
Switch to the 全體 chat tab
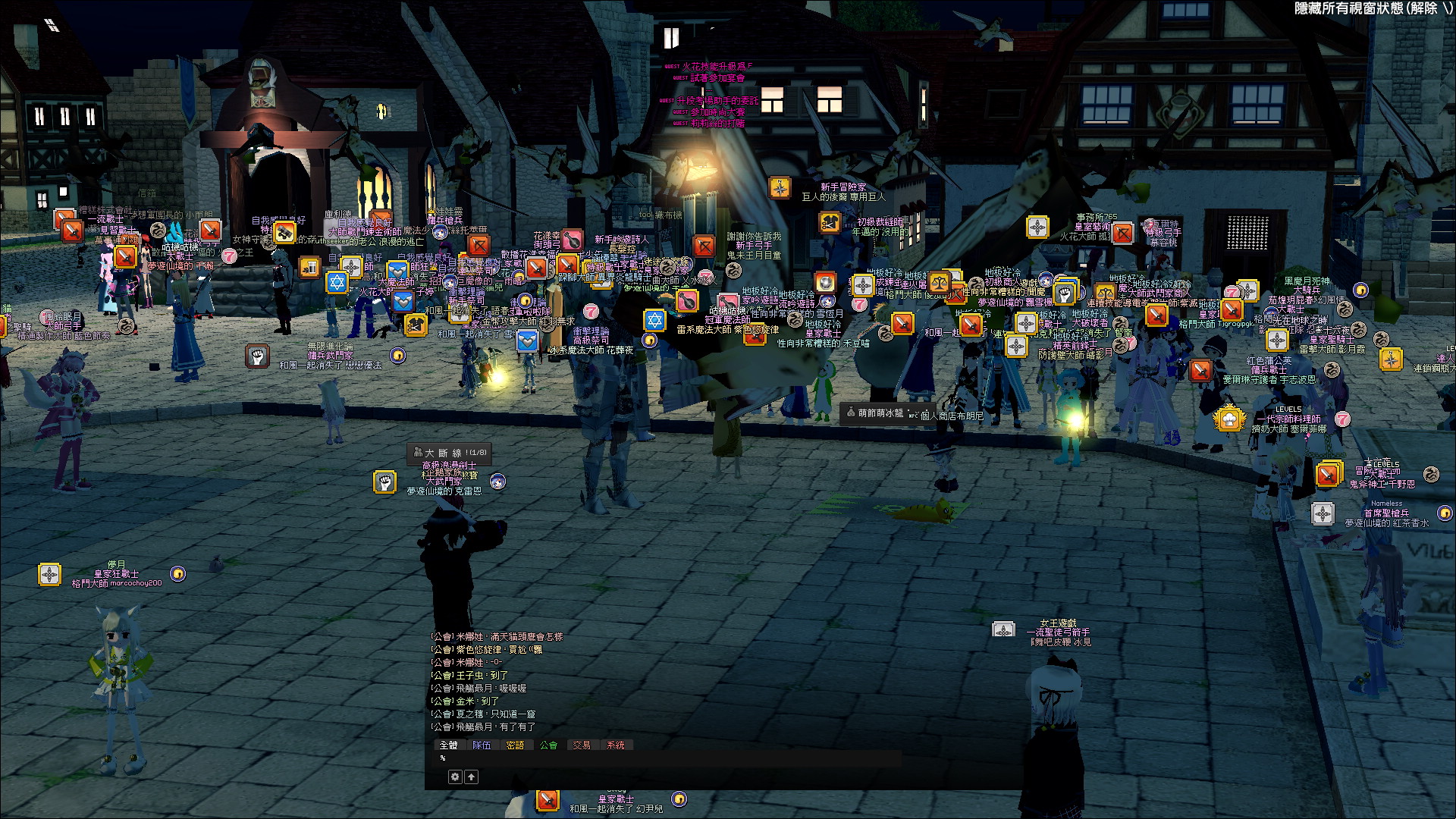(449, 745)
